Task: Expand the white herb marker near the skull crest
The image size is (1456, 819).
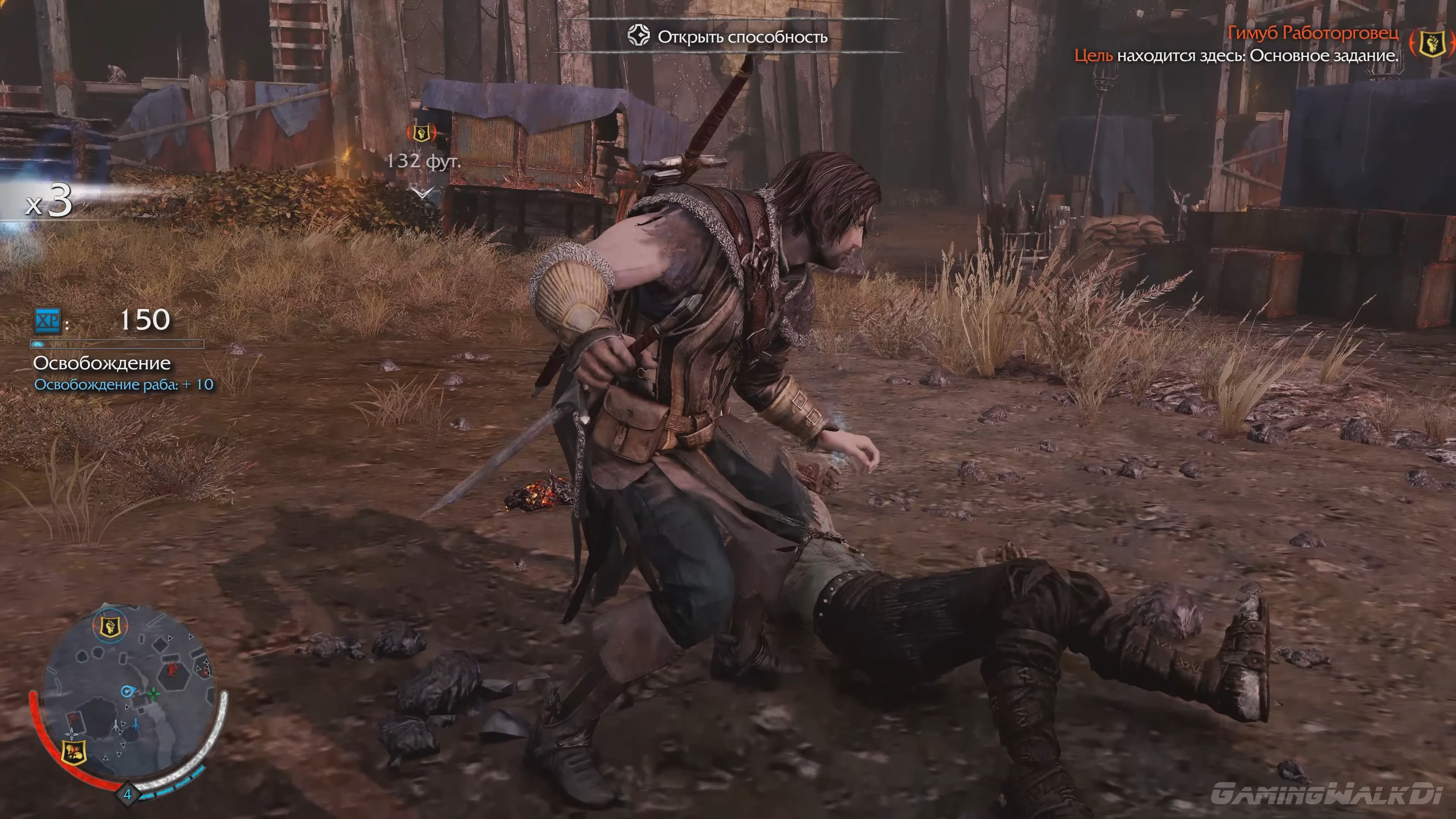Action: pos(72,733)
